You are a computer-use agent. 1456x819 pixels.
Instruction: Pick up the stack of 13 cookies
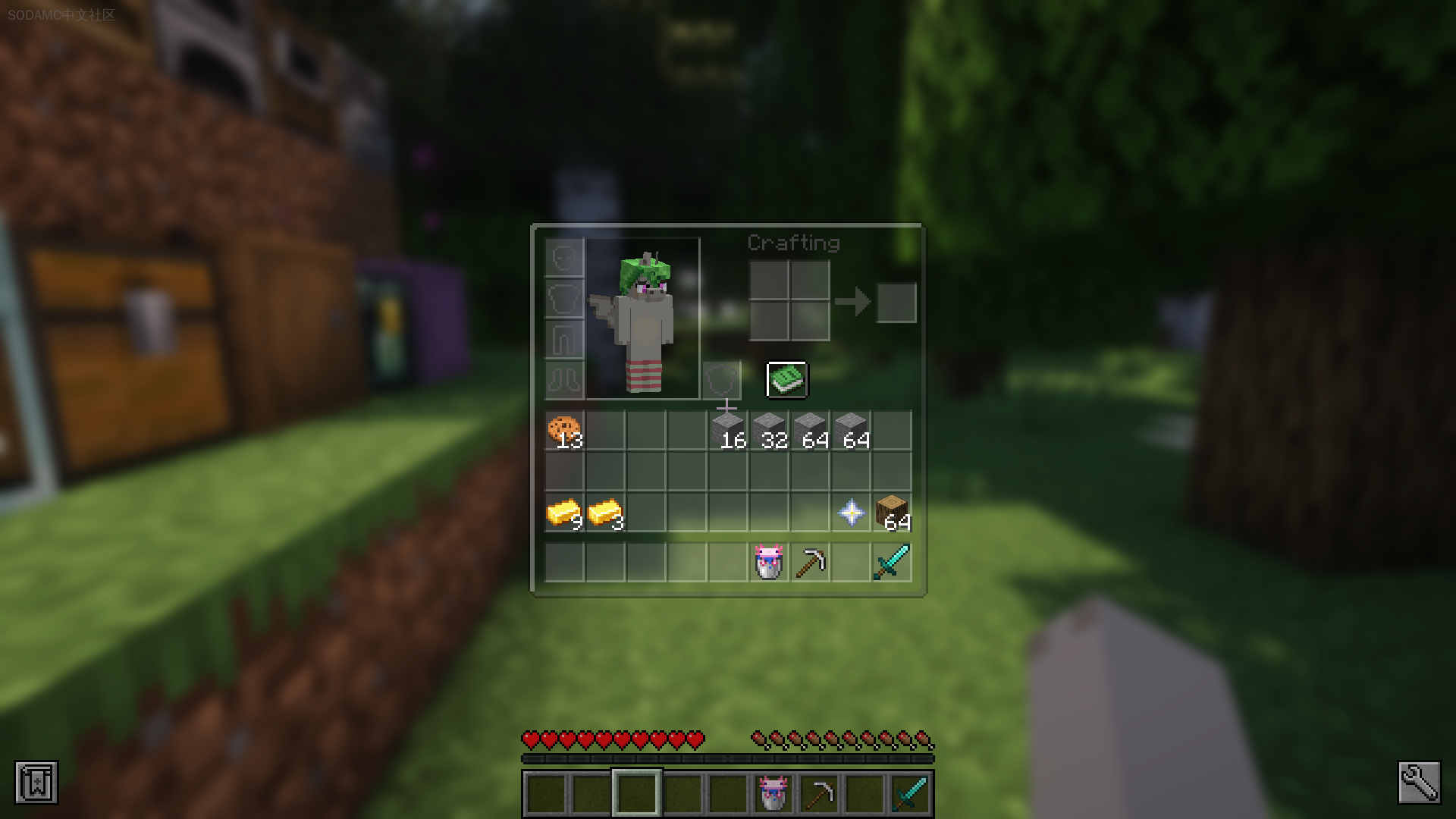(564, 428)
